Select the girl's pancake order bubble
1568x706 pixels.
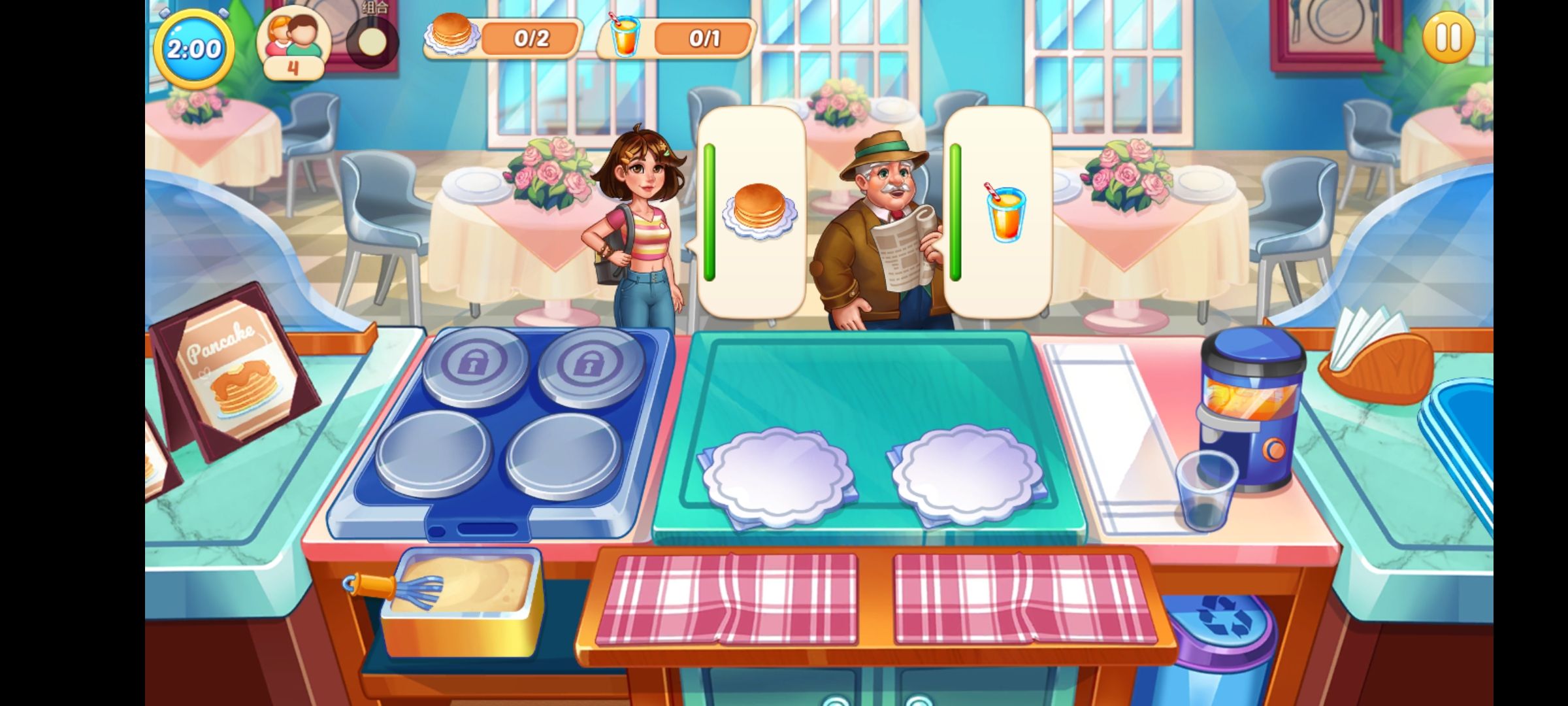[751, 212]
